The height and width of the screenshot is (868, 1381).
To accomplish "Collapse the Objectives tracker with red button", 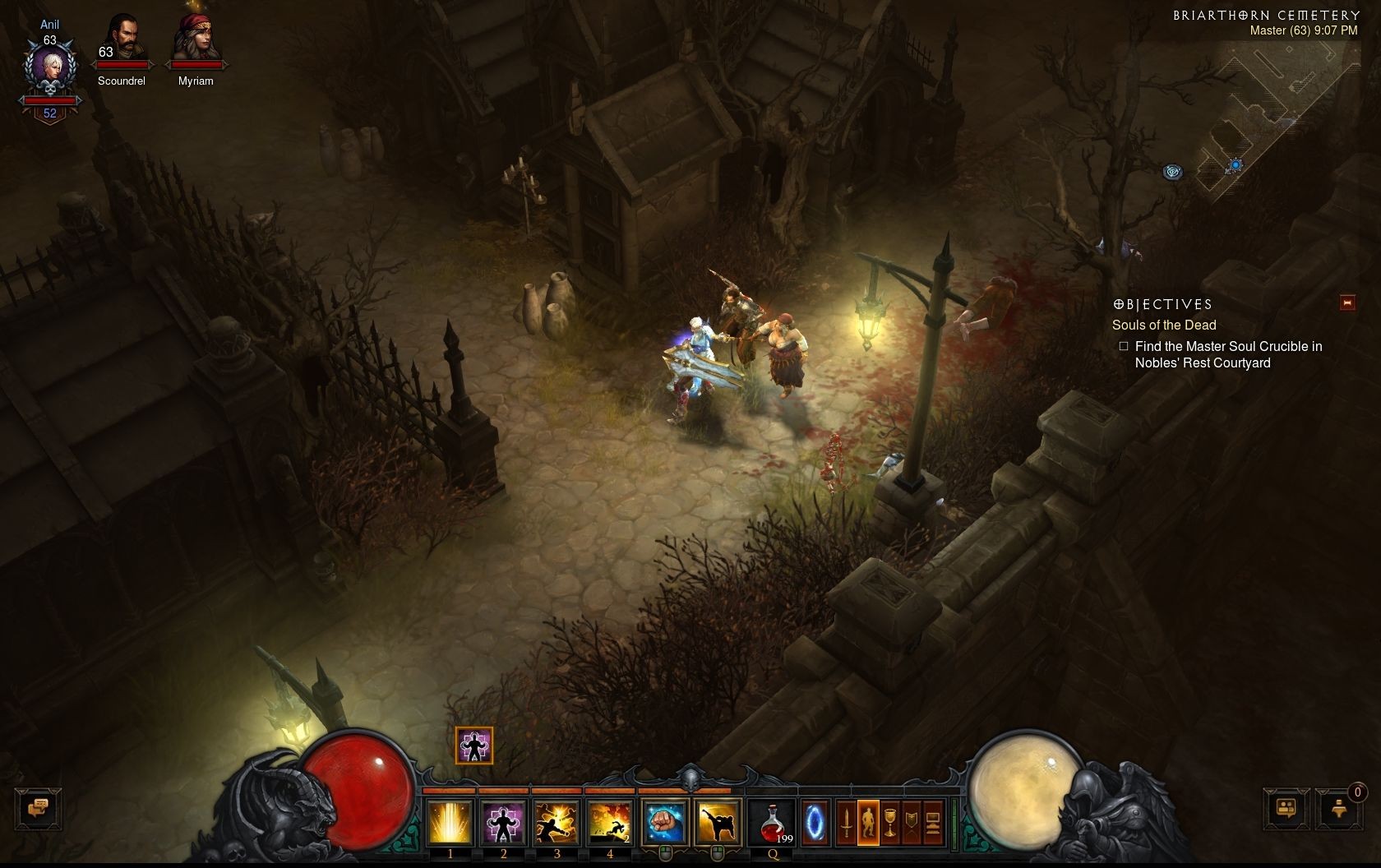I will pos(1347,302).
